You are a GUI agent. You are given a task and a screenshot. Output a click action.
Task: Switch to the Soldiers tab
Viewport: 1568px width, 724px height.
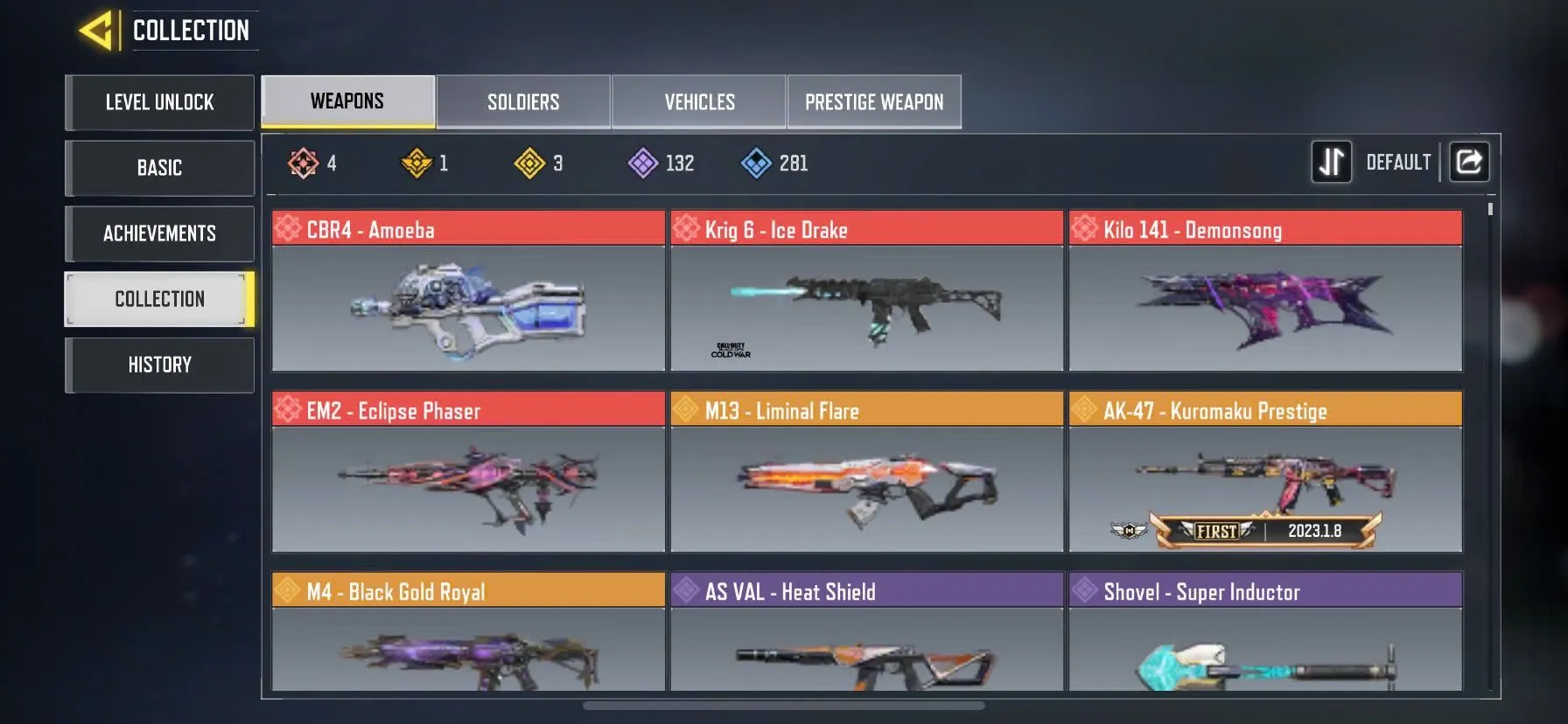click(522, 101)
